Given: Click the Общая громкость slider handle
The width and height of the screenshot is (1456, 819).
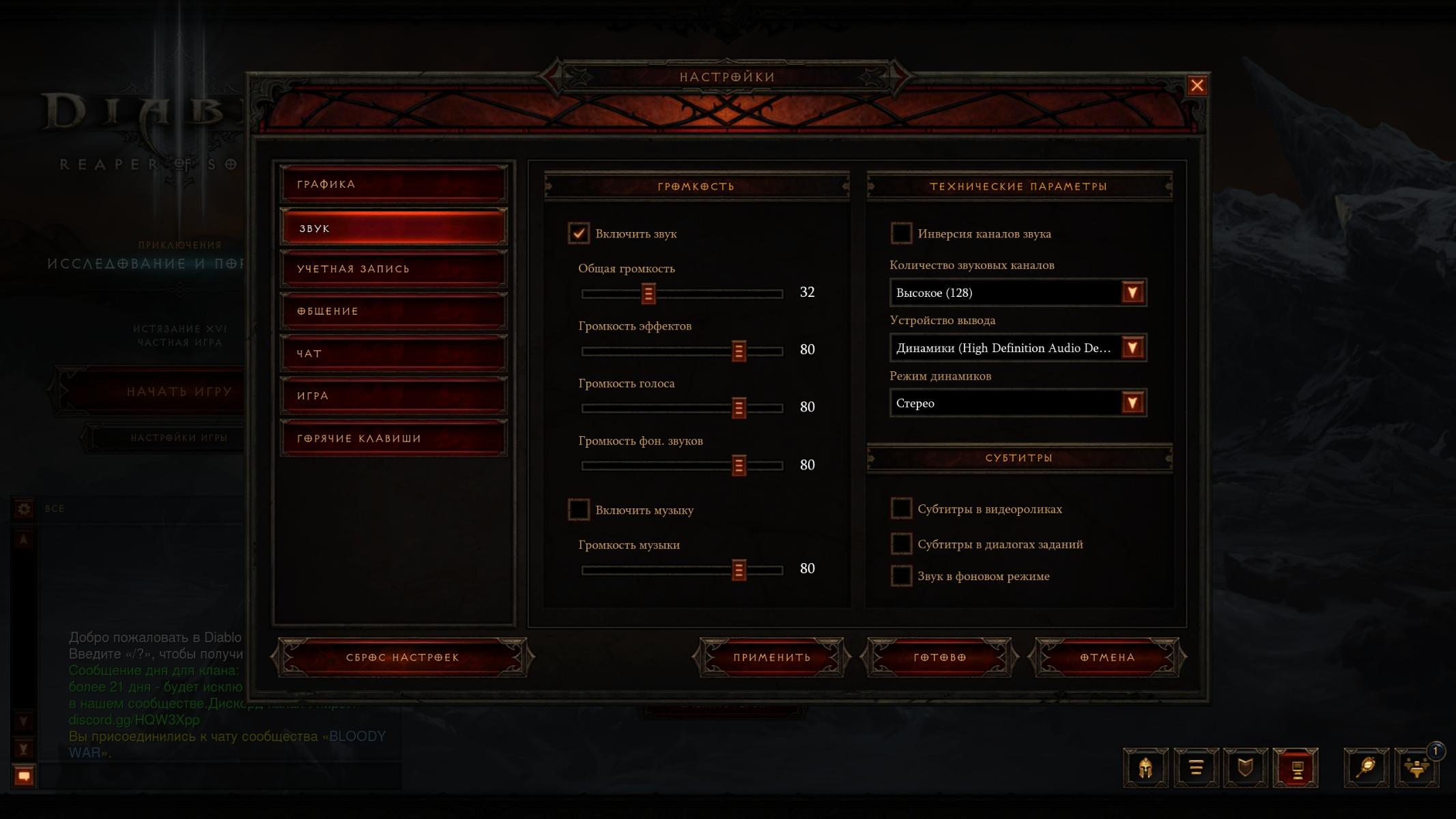Looking at the screenshot, I should [x=648, y=293].
